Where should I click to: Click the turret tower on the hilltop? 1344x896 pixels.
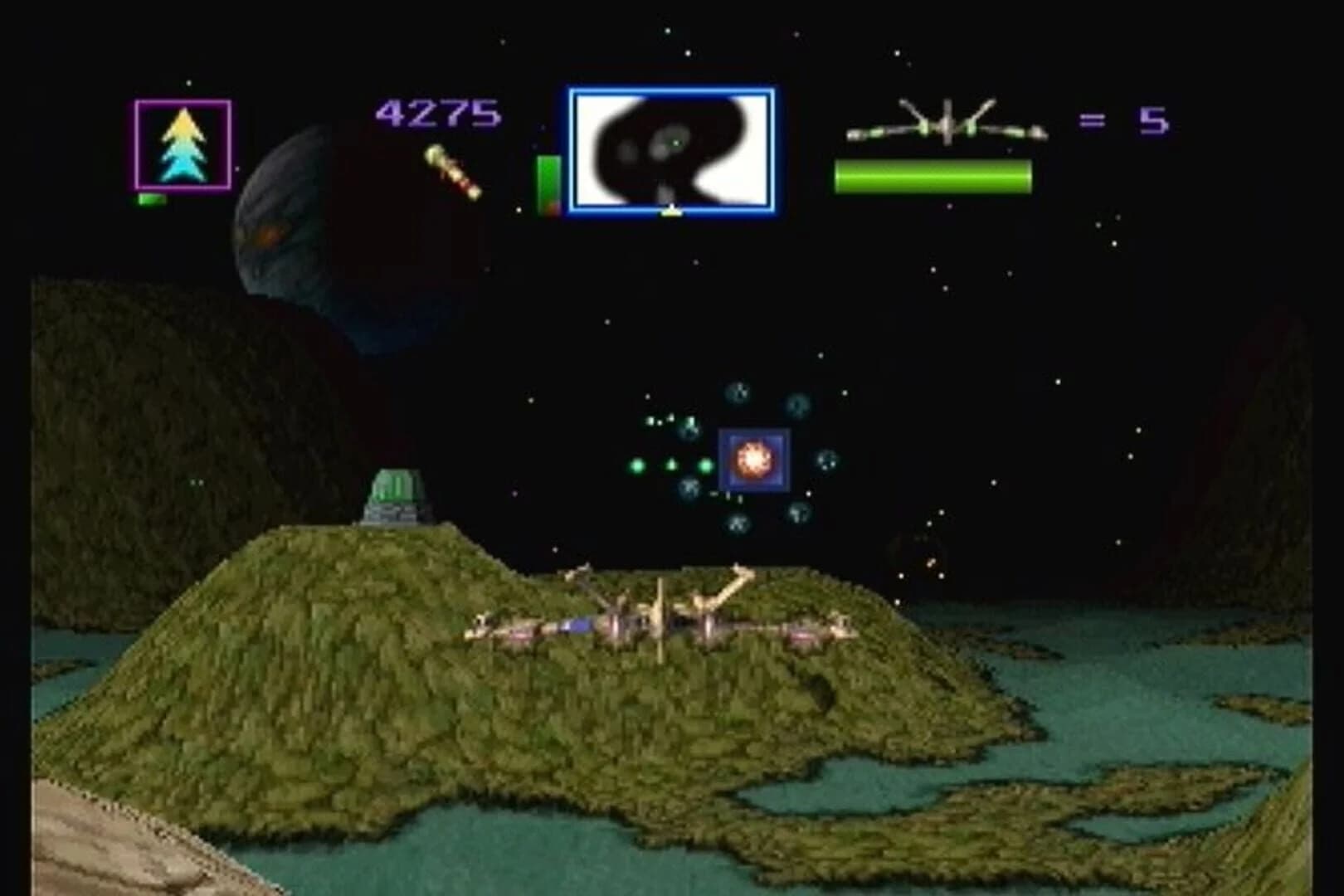coord(396,496)
